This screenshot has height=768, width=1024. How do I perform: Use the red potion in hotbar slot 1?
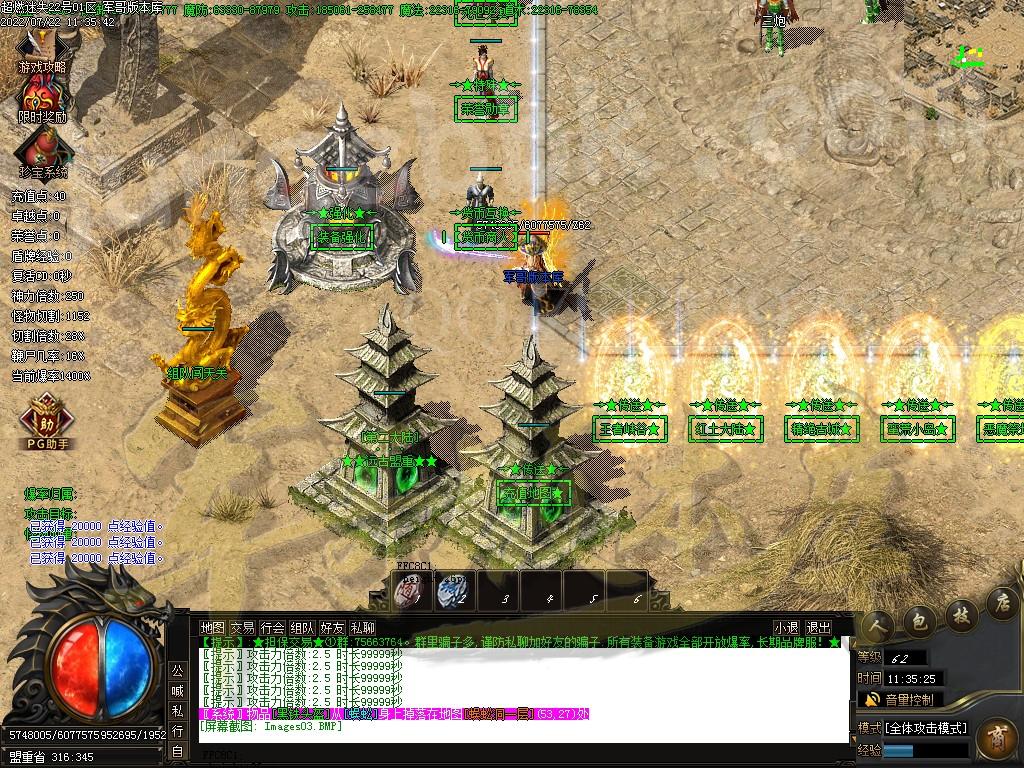click(x=411, y=590)
